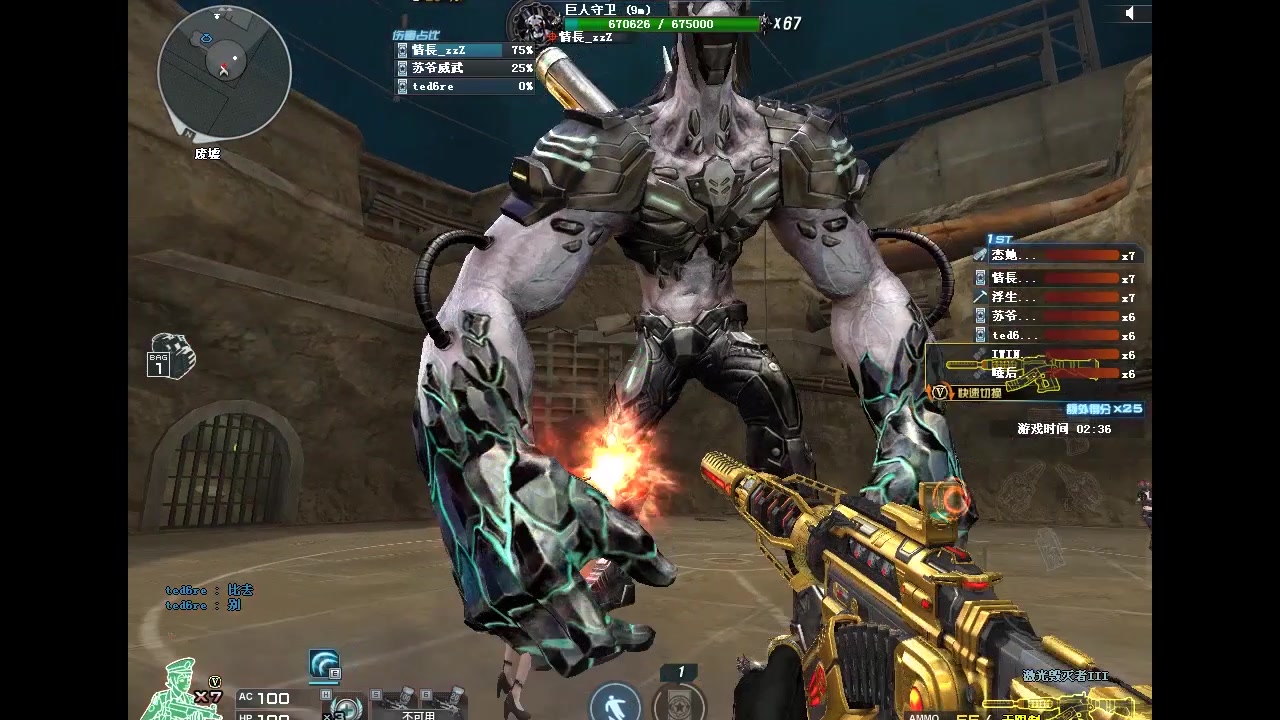Click the circular minimap
Screen dimensions: 1280x720
[x=224, y=73]
